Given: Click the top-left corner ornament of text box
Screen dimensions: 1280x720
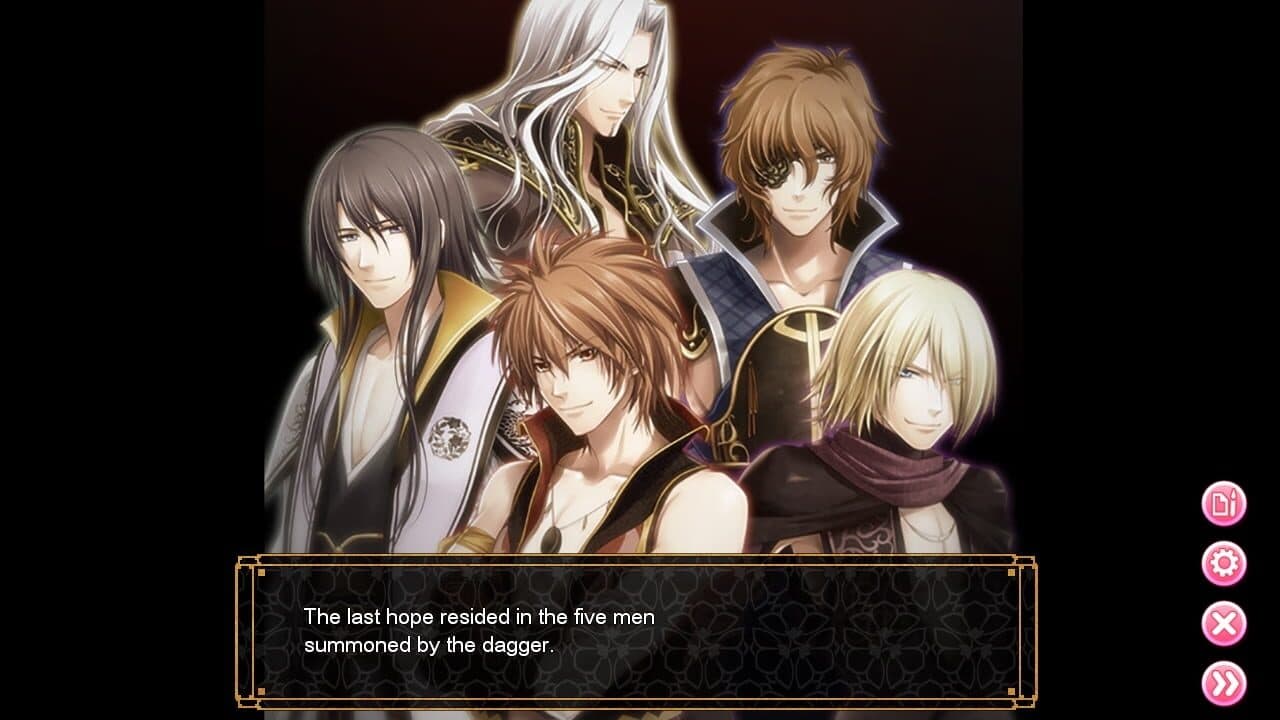Looking at the screenshot, I should point(249,560).
